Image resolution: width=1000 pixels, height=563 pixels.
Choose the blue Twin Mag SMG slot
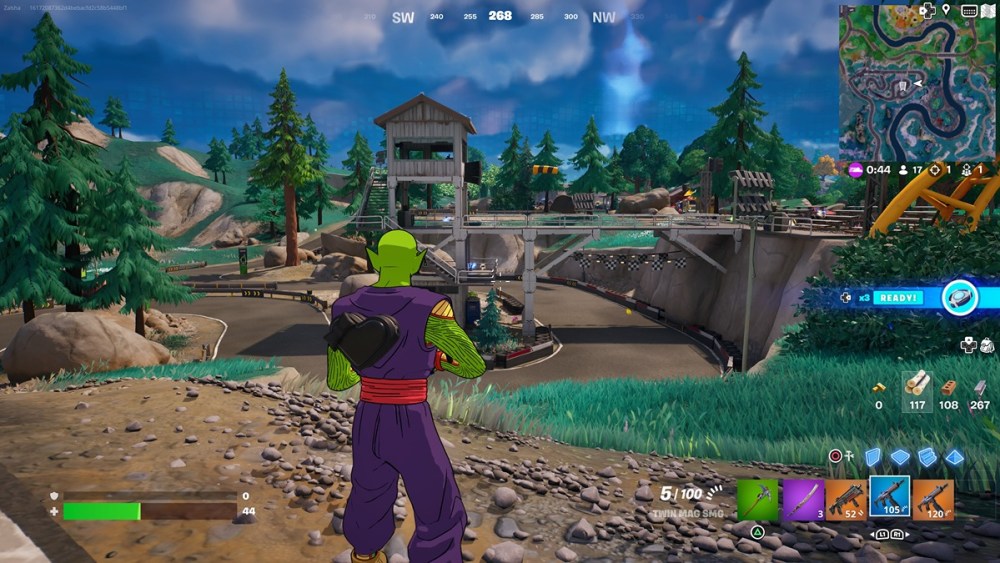[888, 497]
